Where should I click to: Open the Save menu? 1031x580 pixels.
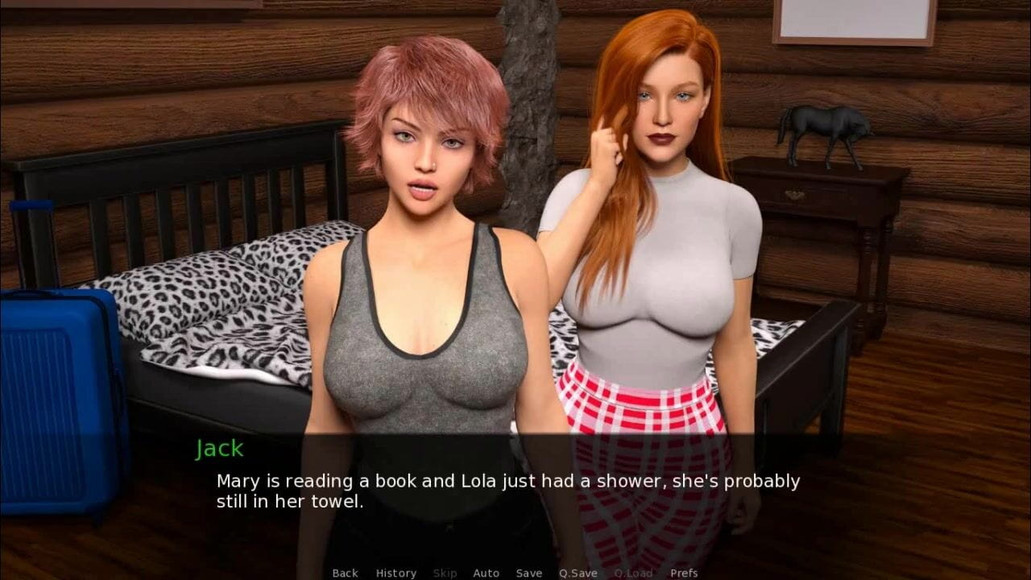pyautogui.click(x=529, y=573)
